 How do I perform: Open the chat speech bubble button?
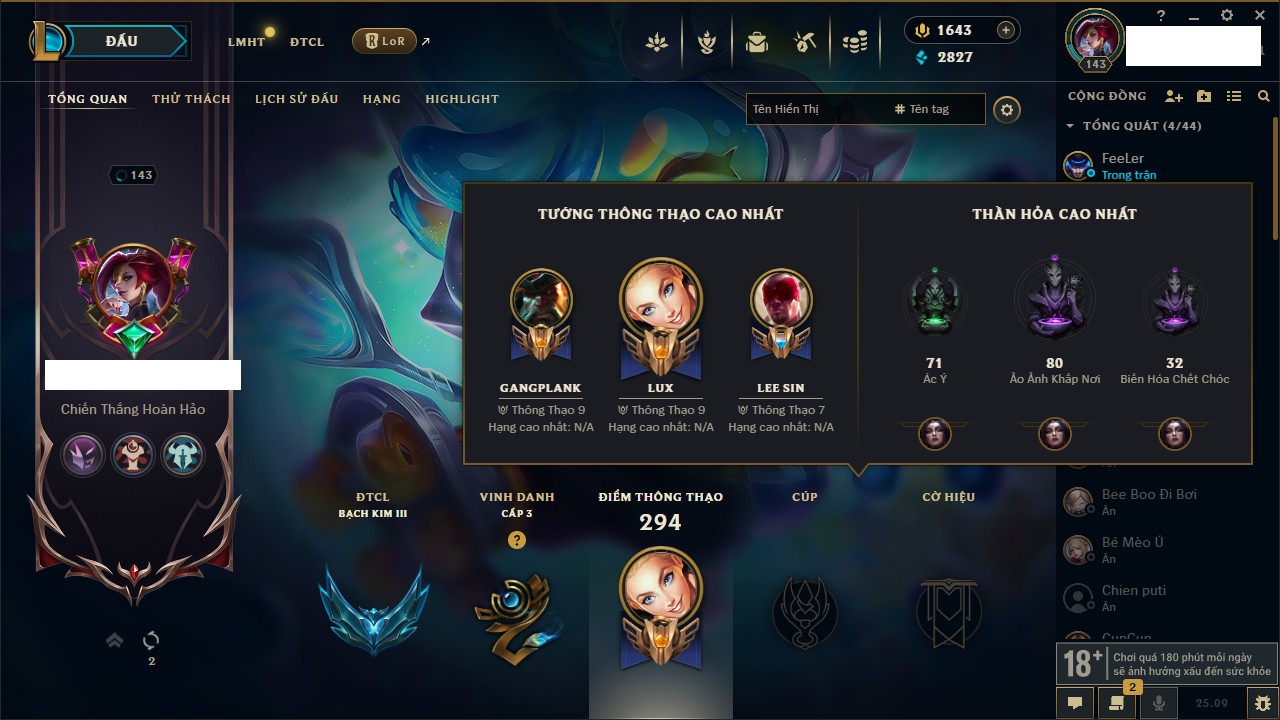(x=1075, y=703)
